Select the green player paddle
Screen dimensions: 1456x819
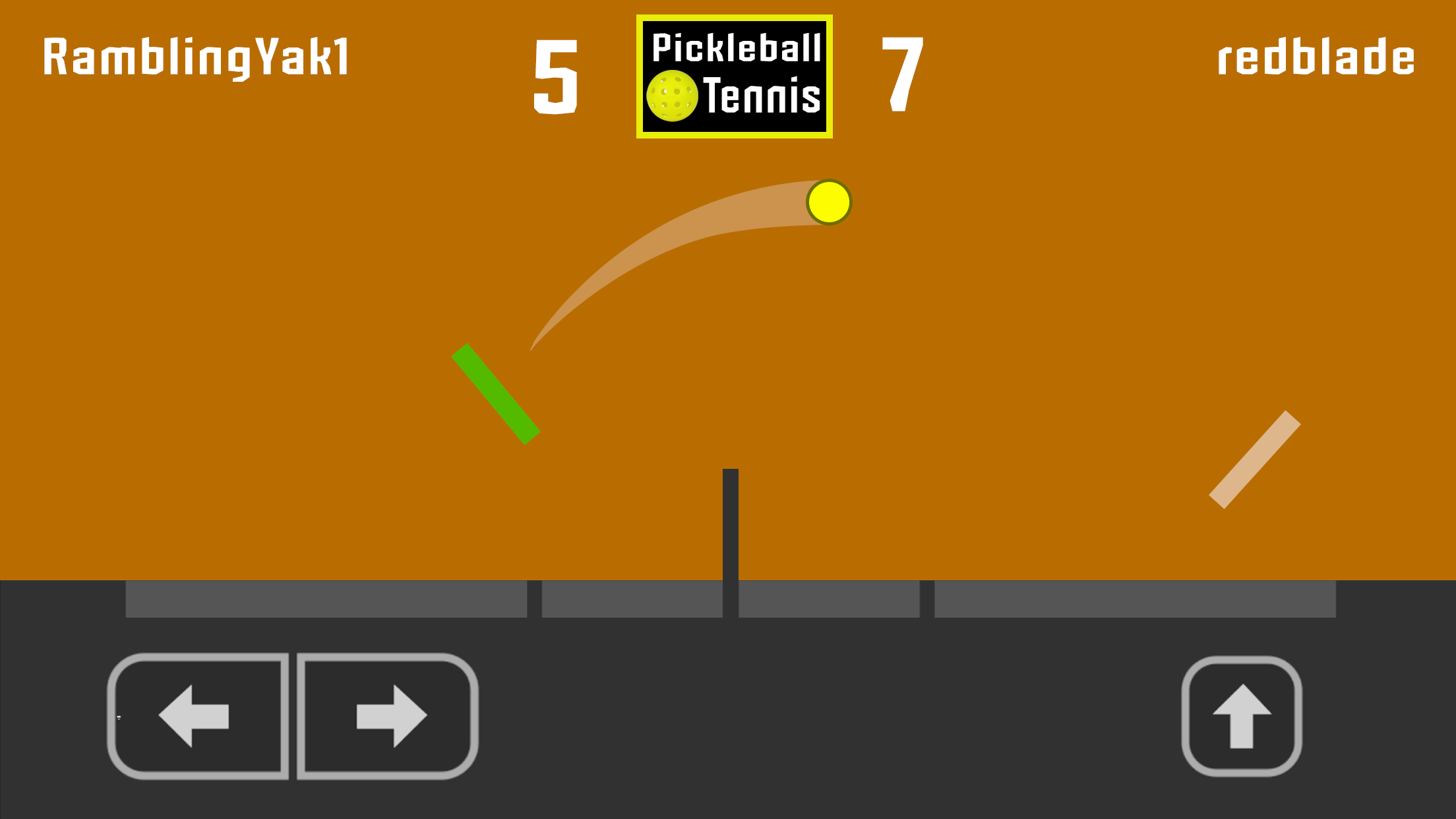(x=495, y=394)
